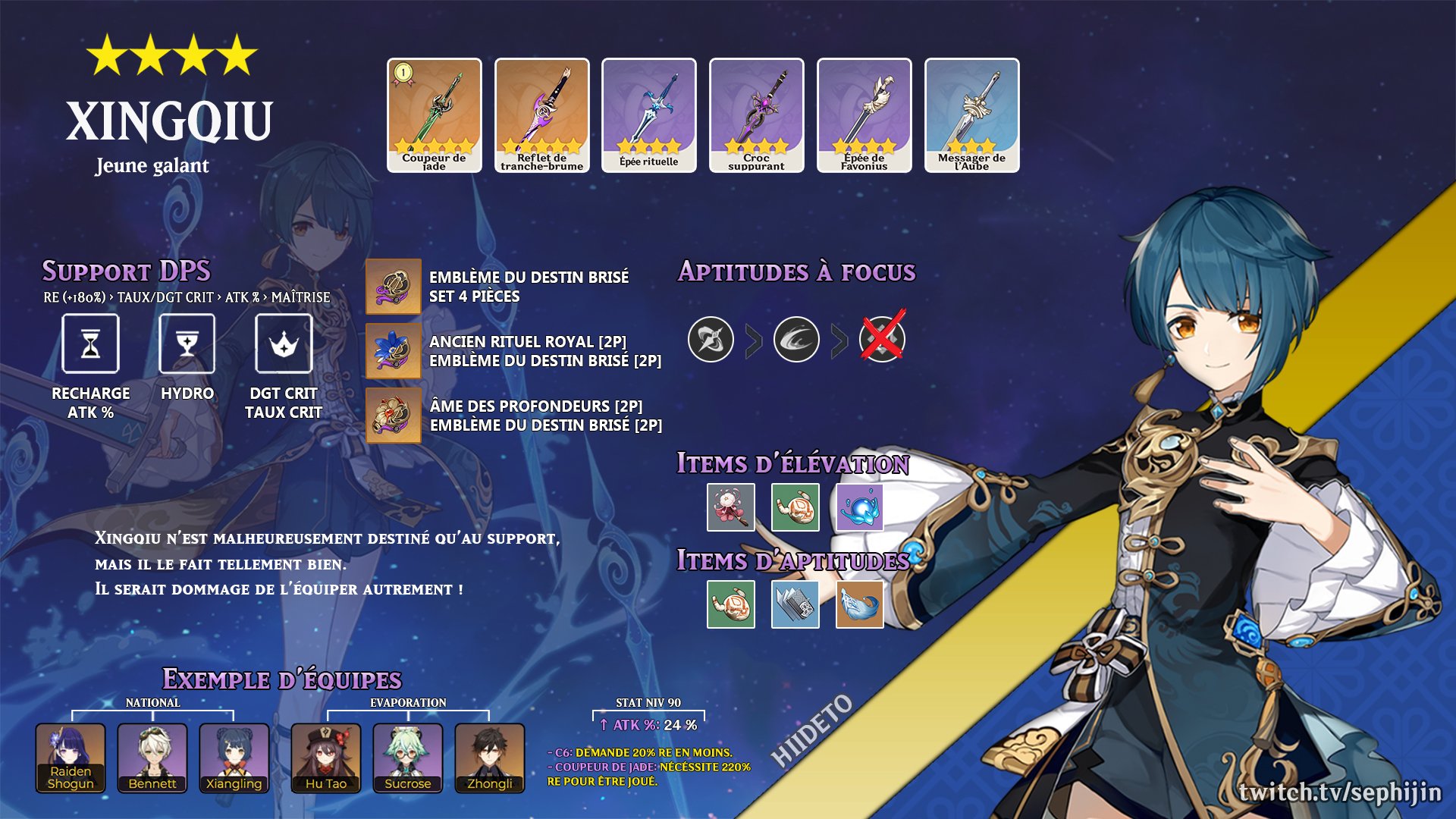This screenshot has width=1456, height=819.
Task: Click Sucrose's portrait
Action: [408, 758]
